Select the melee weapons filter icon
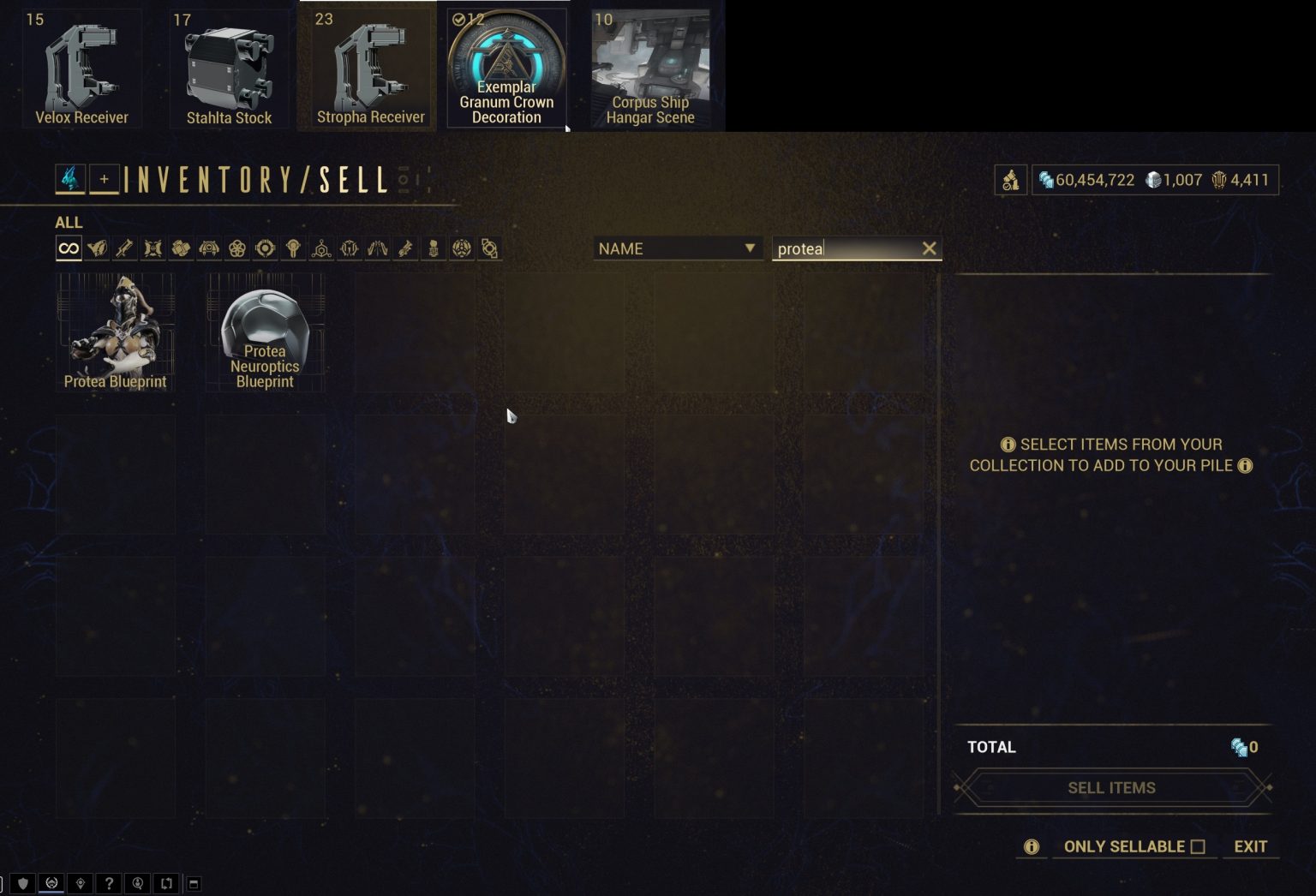This screenshot has height=896, width=1316. point(154,248)
